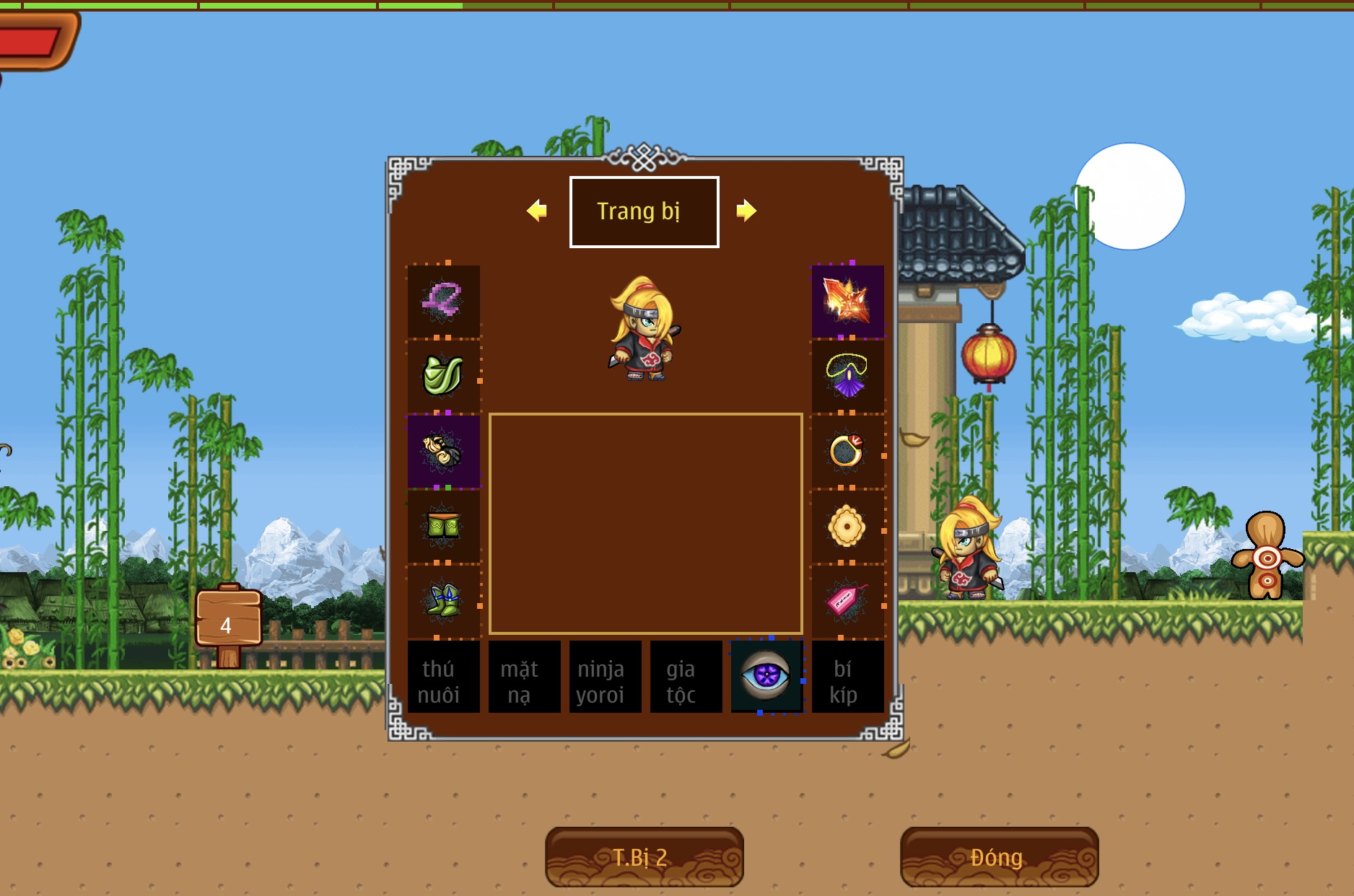Select the green vest armor slot

443,375
